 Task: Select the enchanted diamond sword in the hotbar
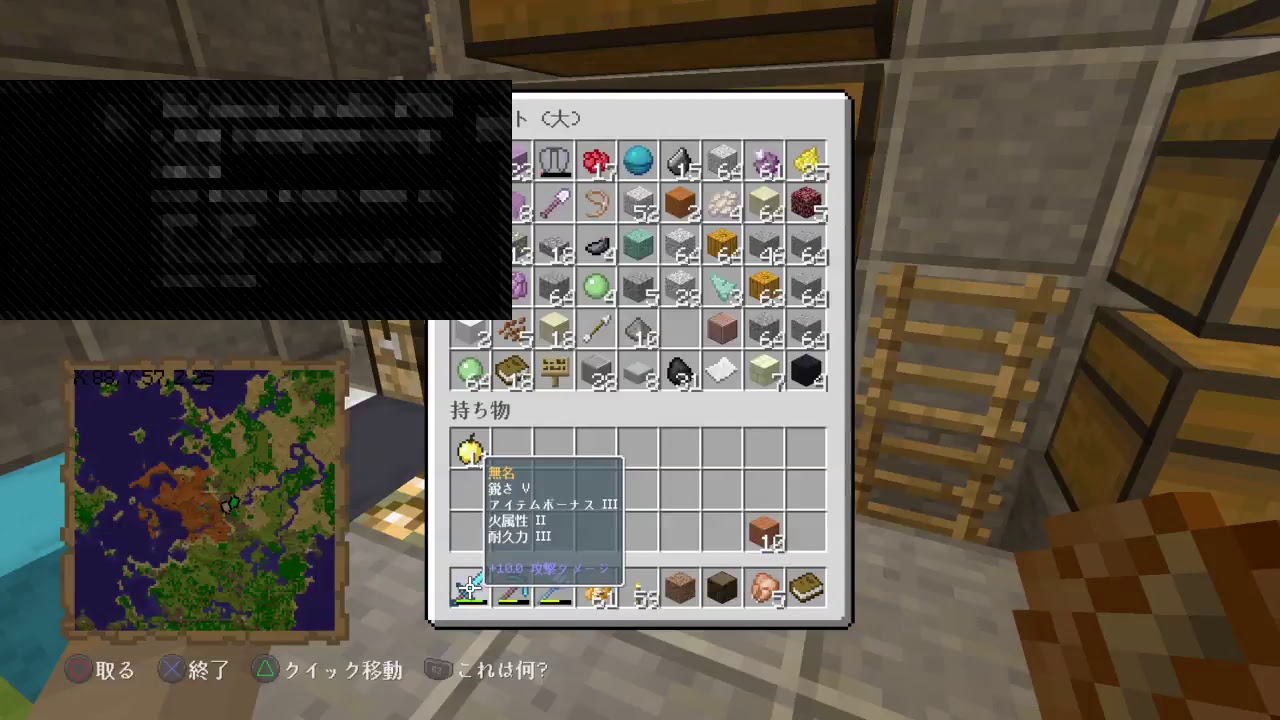[x=470, y=590]
